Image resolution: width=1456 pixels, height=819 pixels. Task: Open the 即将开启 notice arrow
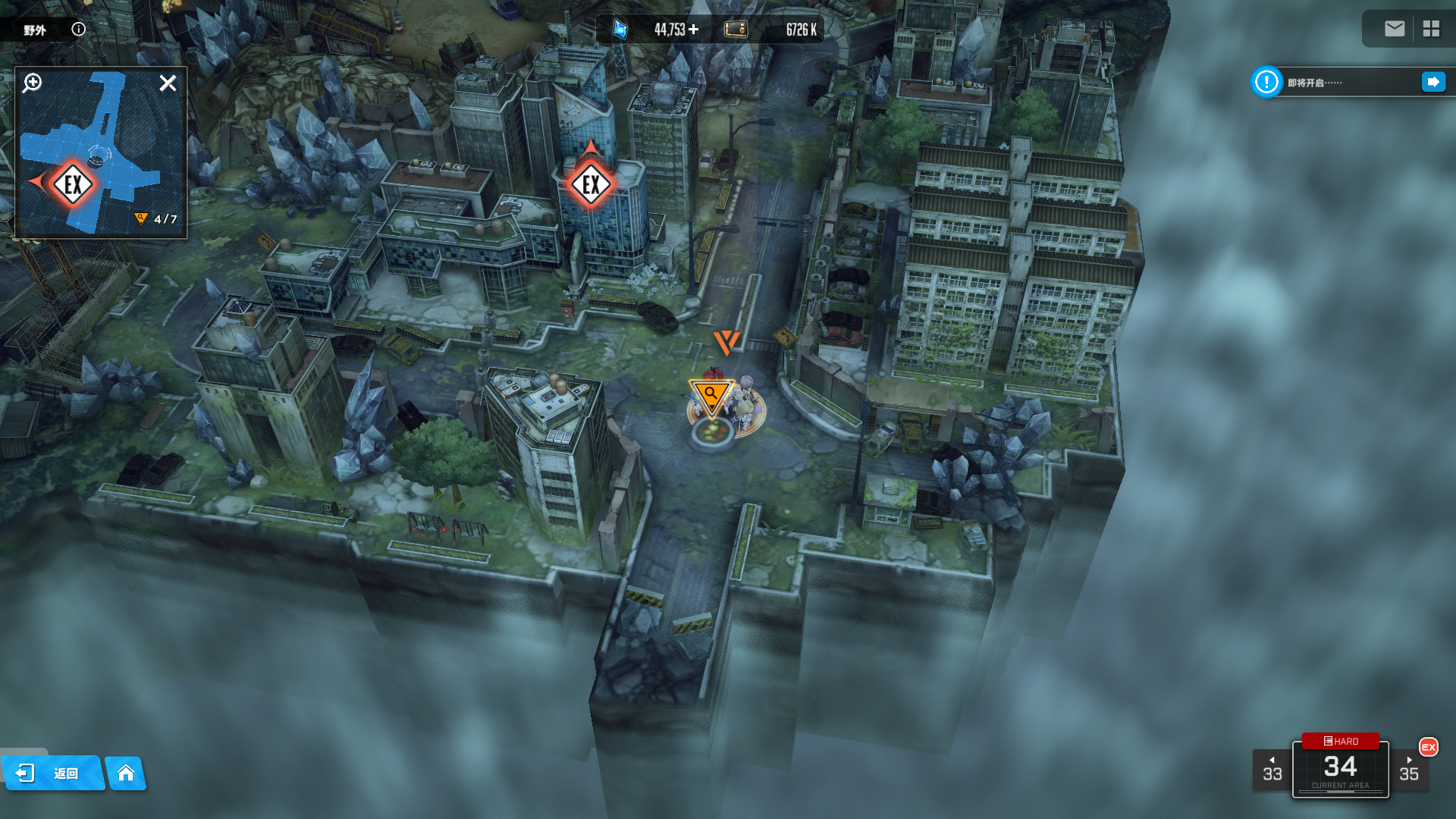(1433, 82)
